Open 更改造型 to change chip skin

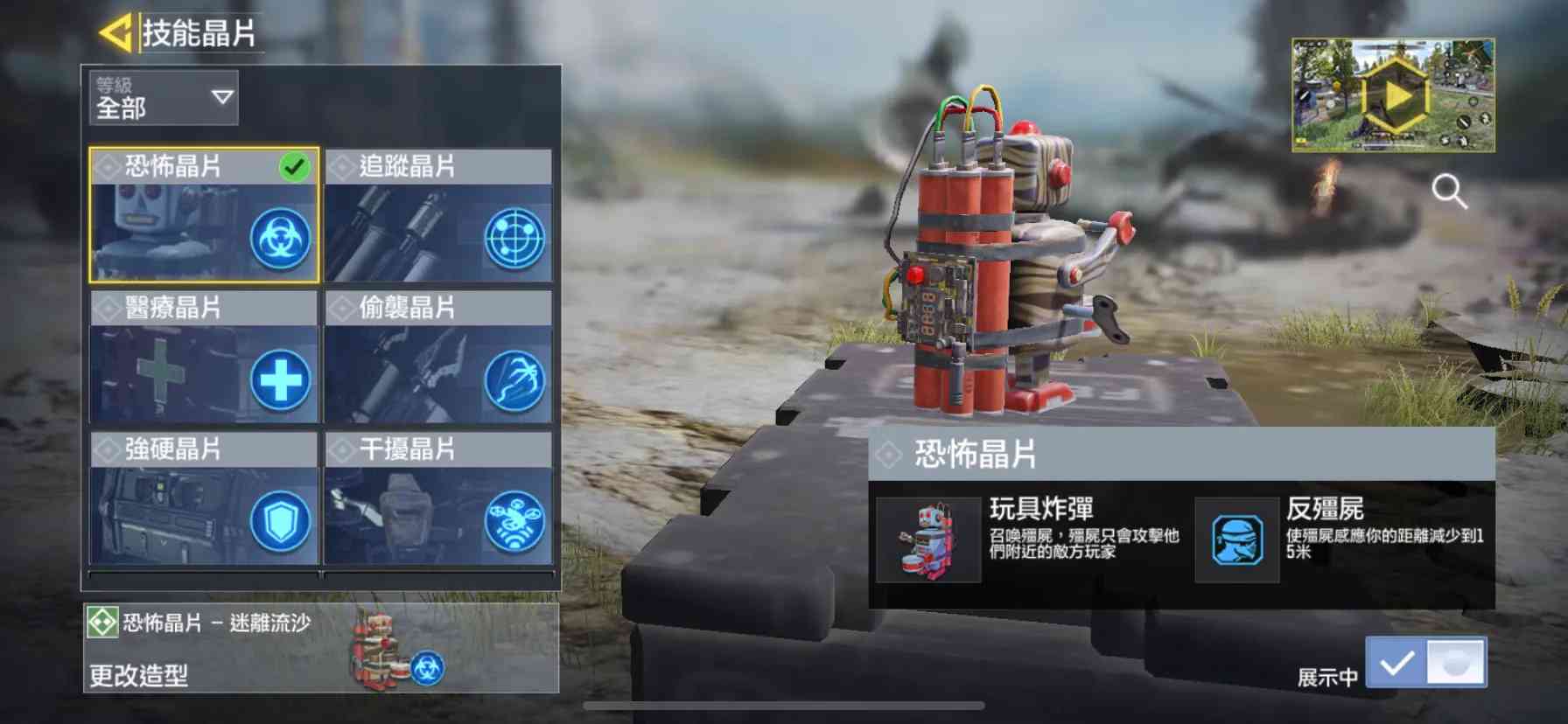(x=320, y=649)
